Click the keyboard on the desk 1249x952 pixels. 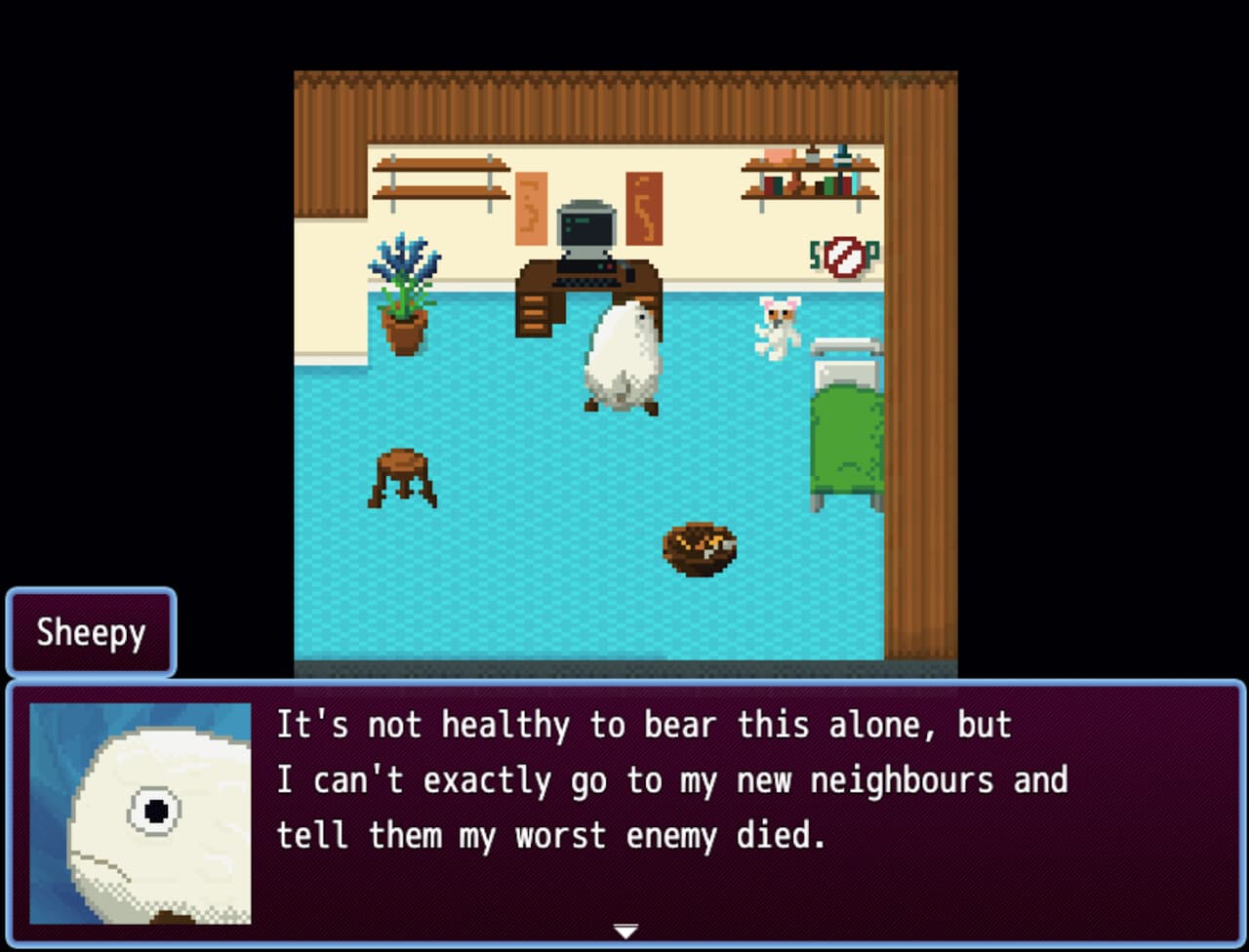click(587, 281)
